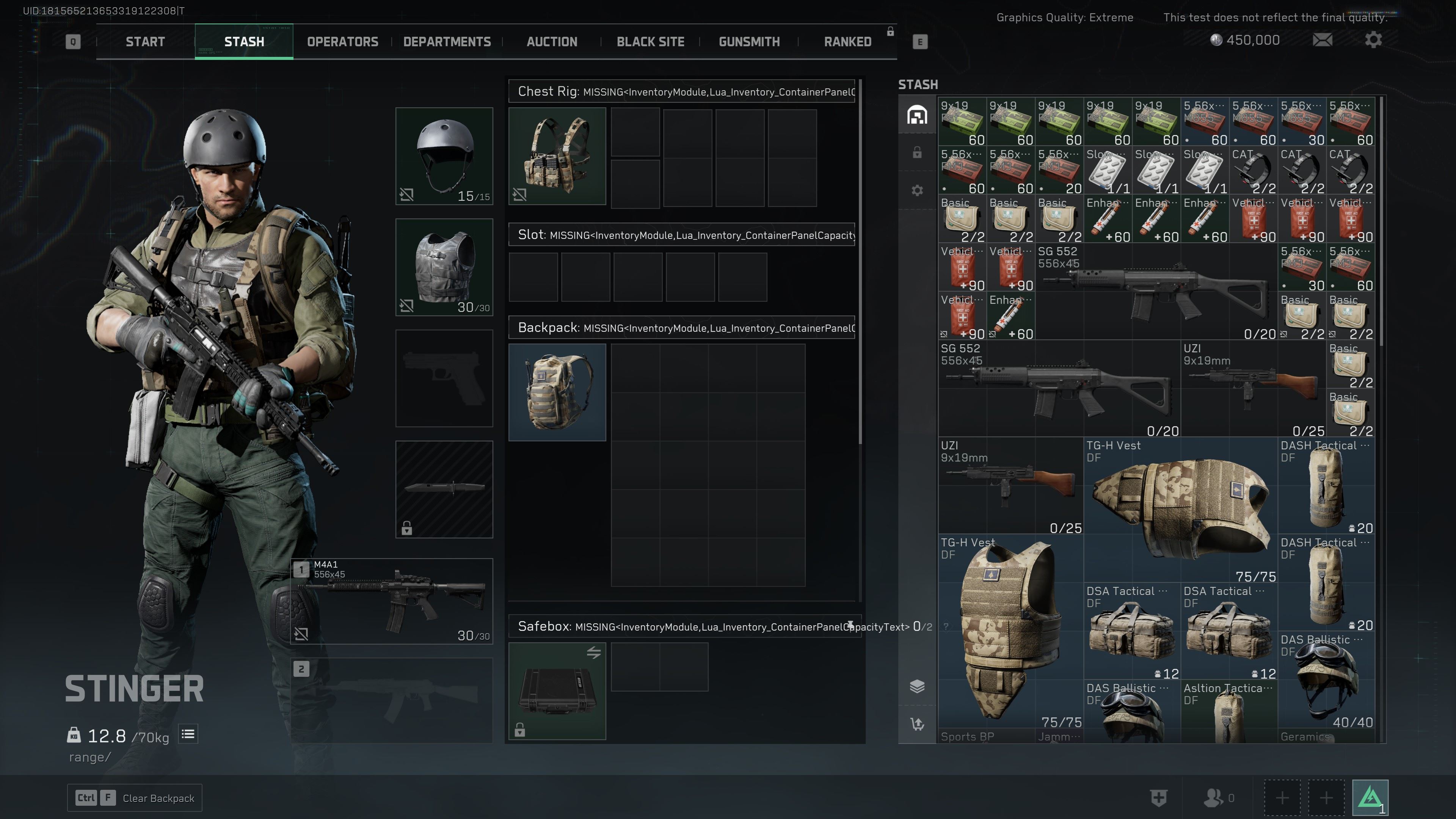Click the green triangle icon in bottom bar
The width and height of the screenshot is (1456, 819).
click(1370, 797)
